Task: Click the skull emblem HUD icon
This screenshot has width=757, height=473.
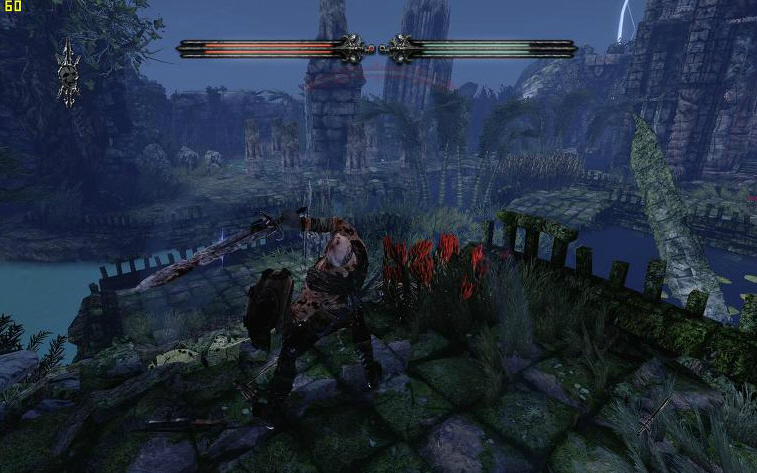Action: pos(68,71)
